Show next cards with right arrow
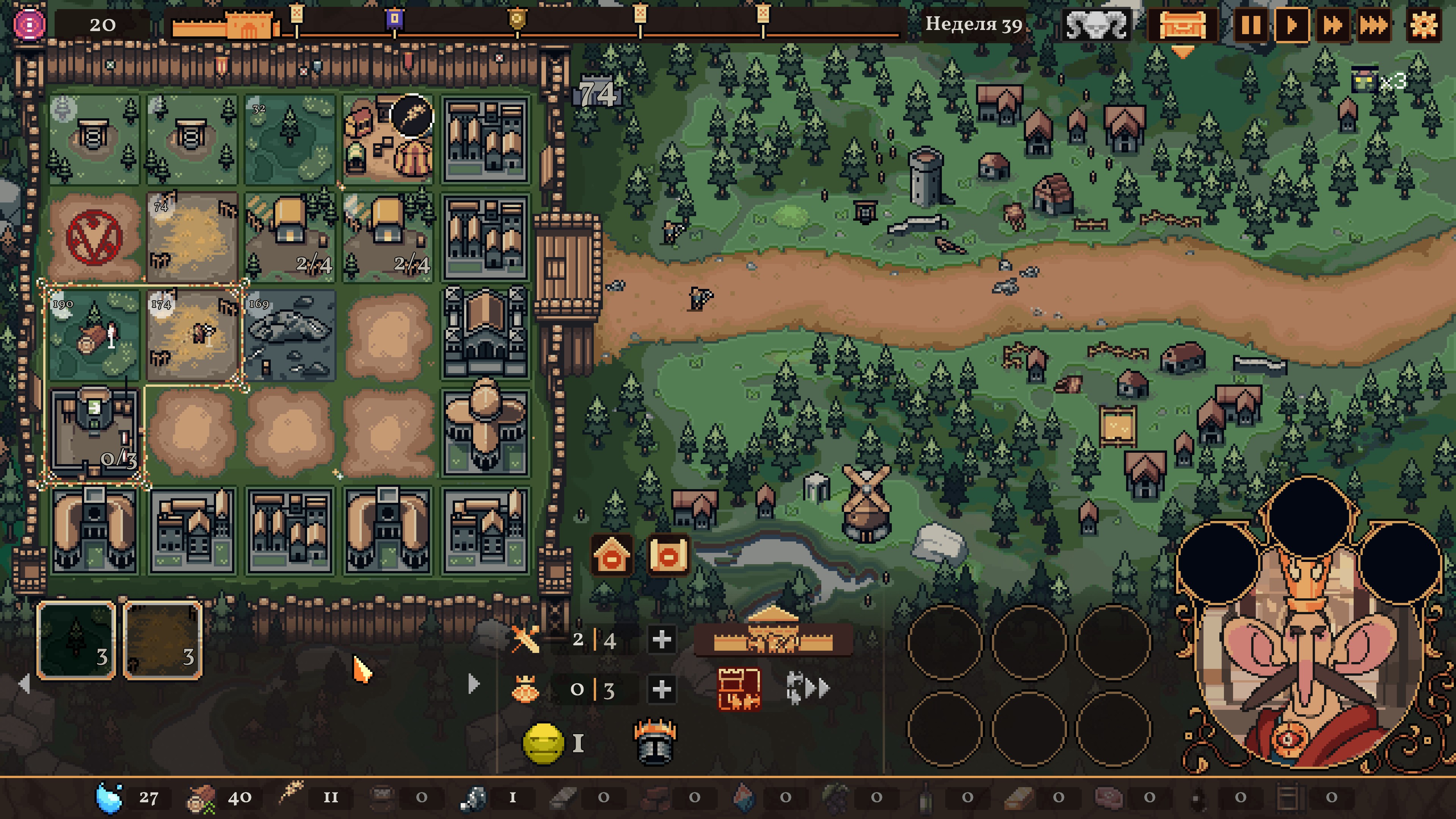This screenshot has width=1456, height=819. coord(474,684)
